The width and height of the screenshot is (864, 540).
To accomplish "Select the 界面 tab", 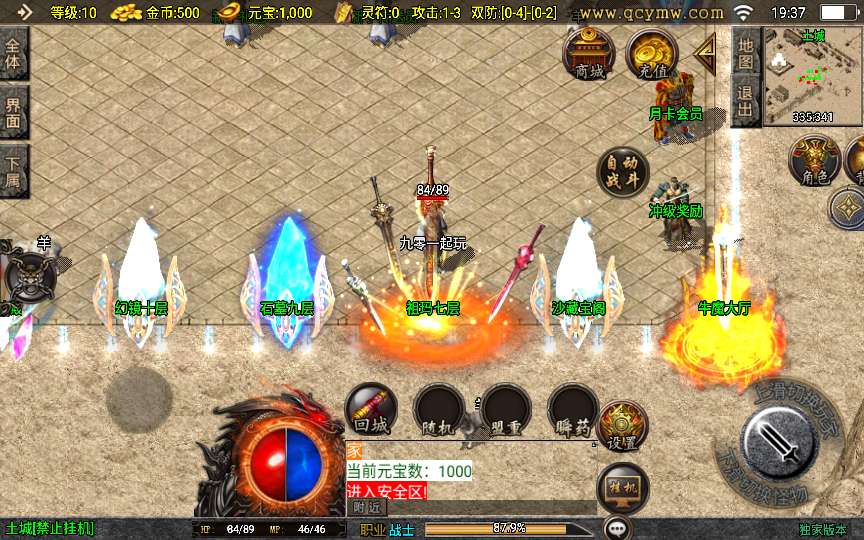I will [x=14, y=111].
